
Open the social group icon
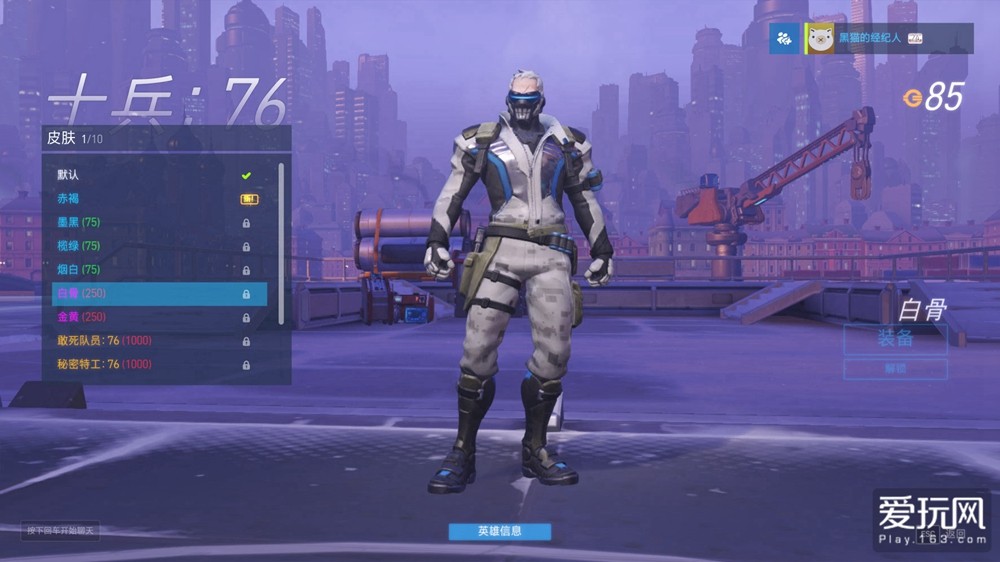[x=784, y=39]
